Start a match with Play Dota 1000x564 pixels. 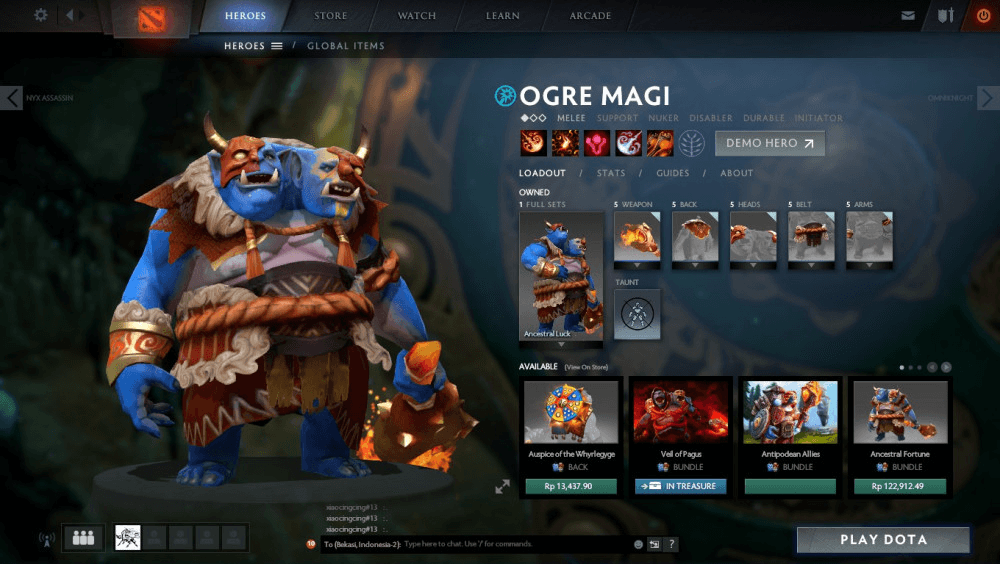click(x=883, y=540)
